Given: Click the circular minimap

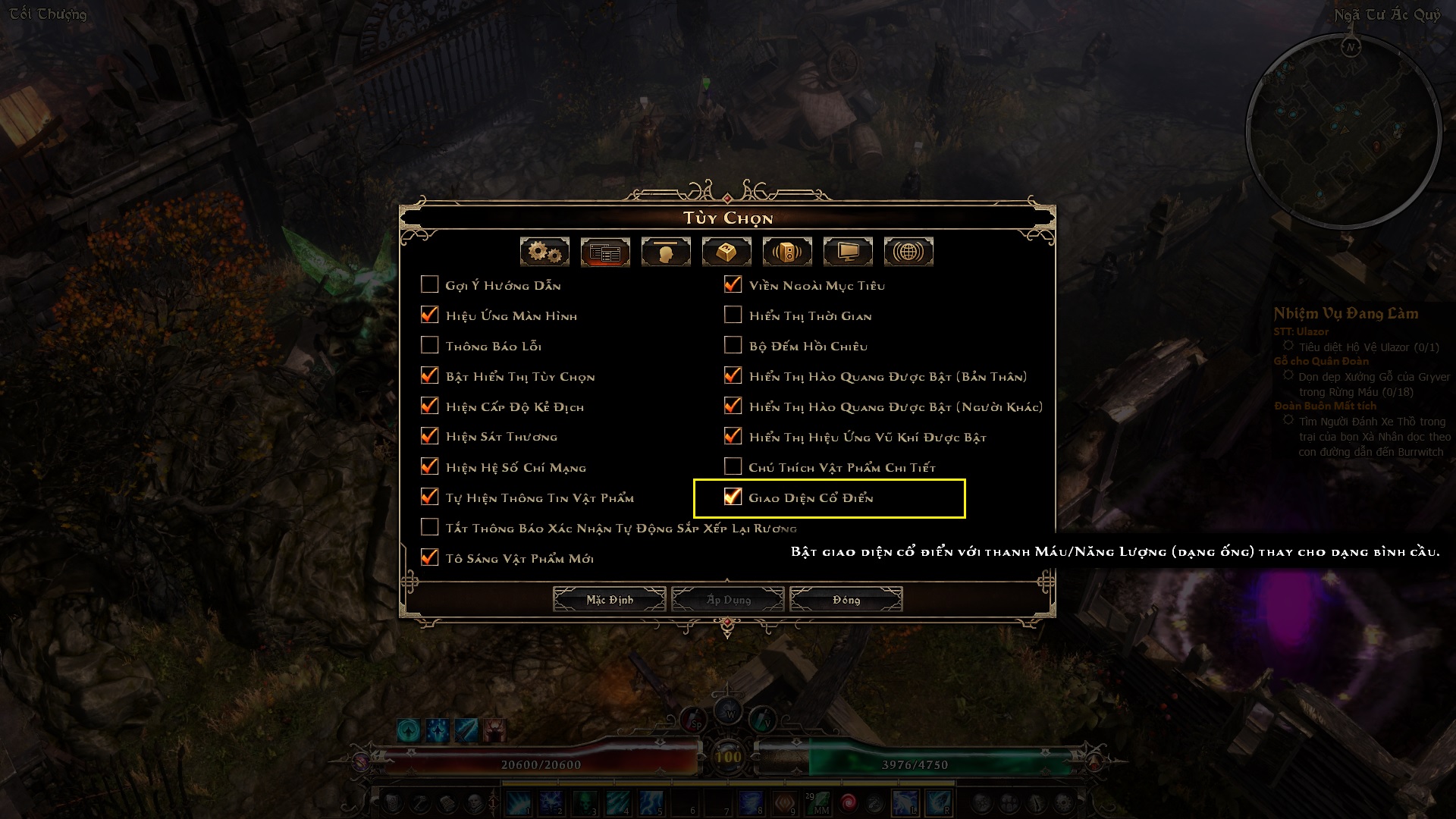Looking at the screenshot, I should point(1344,130).
